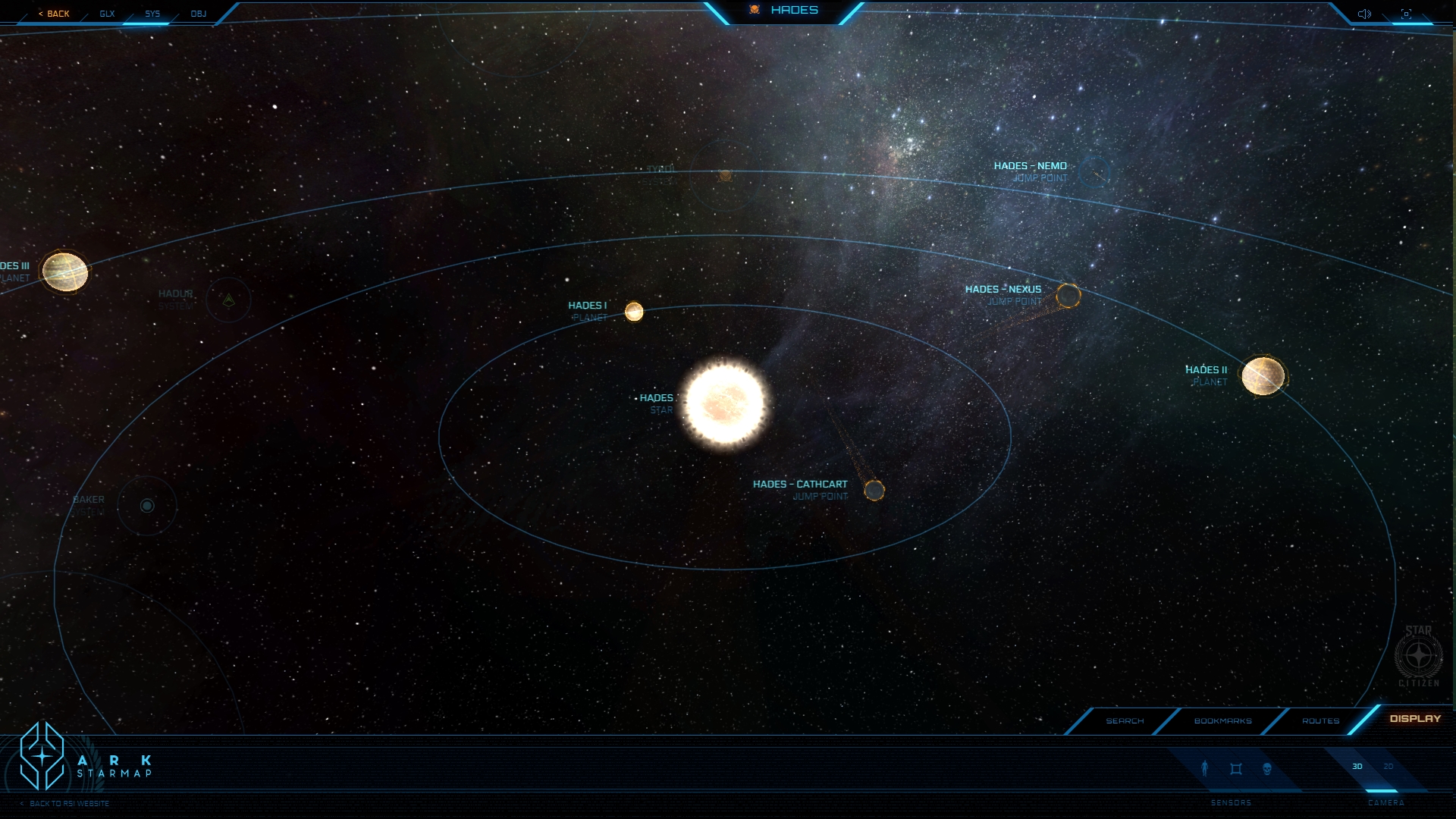Follow the Back to RSI Website link
The width and height of the screenshot is (1456, 819).
[69, 803]
